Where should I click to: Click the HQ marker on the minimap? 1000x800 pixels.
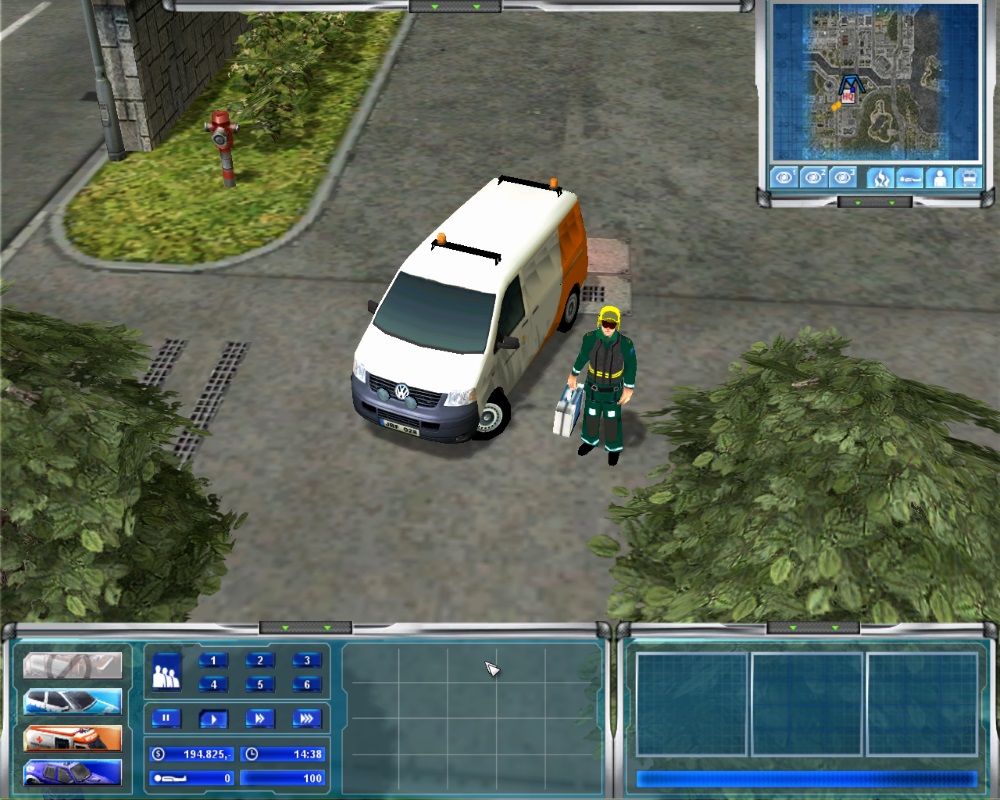(x=848, y=97)
